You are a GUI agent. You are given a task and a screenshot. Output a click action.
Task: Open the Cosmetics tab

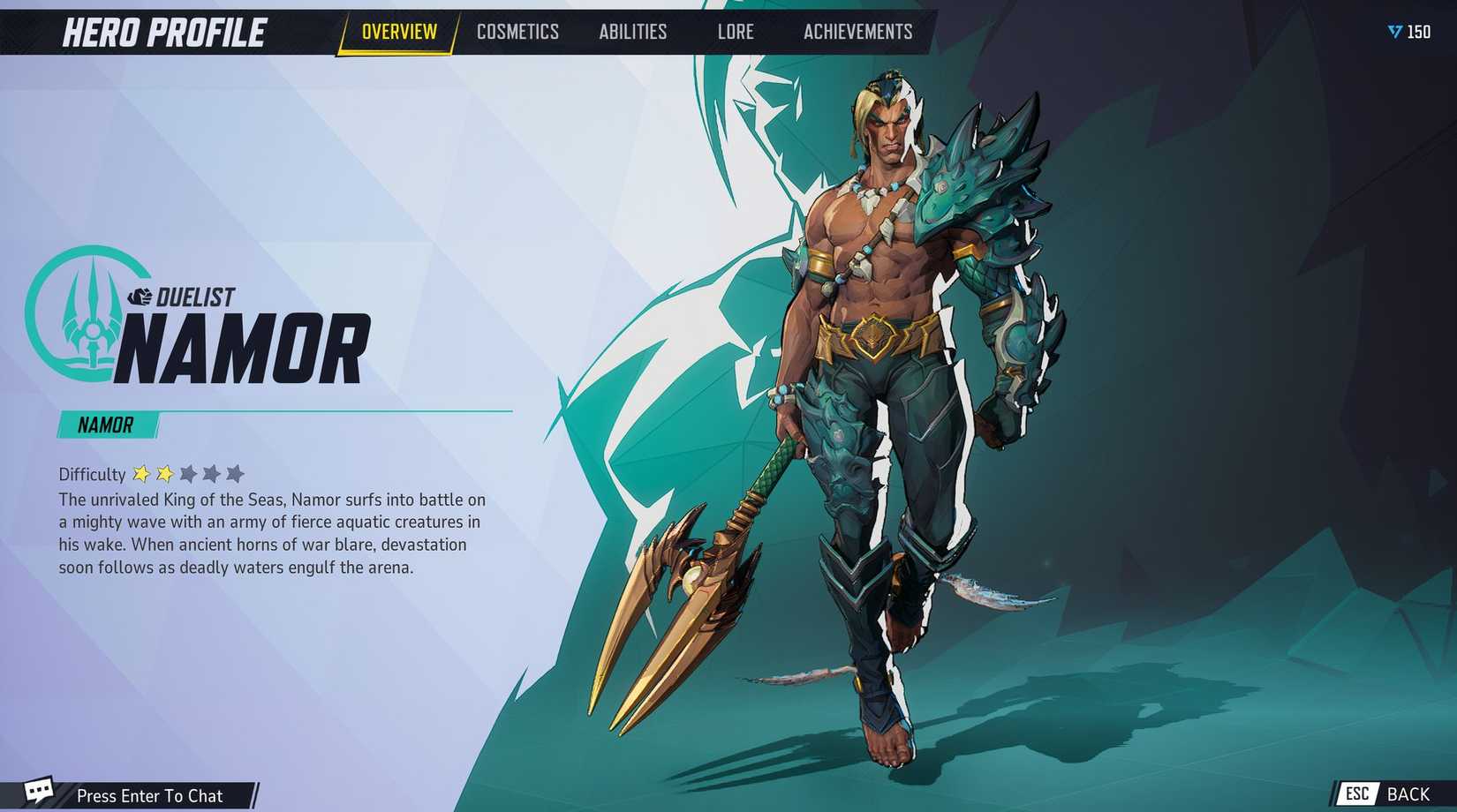pyautogui.click(x=517, y=33)
